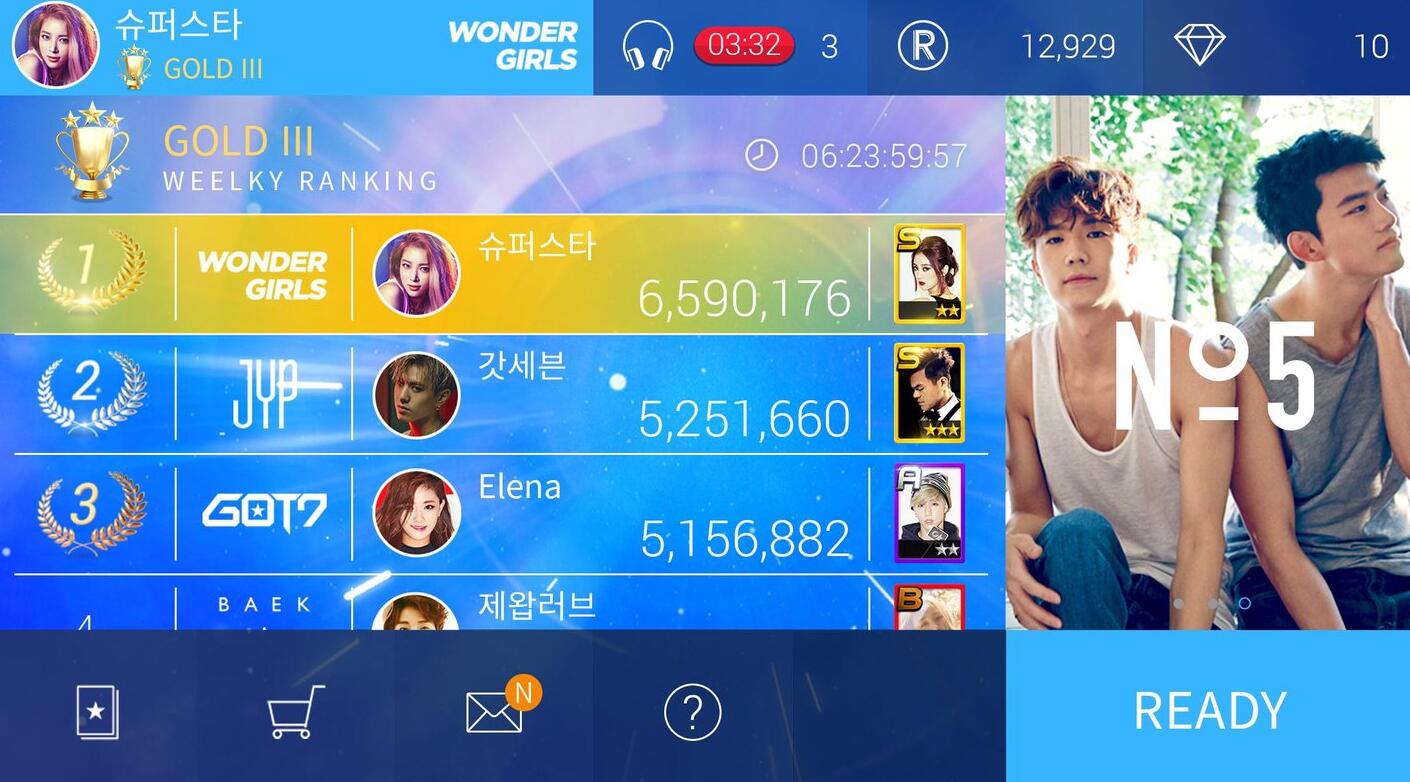1410x782 pixels.
Task: Open the question mark help
Action: tap(692, 712)
